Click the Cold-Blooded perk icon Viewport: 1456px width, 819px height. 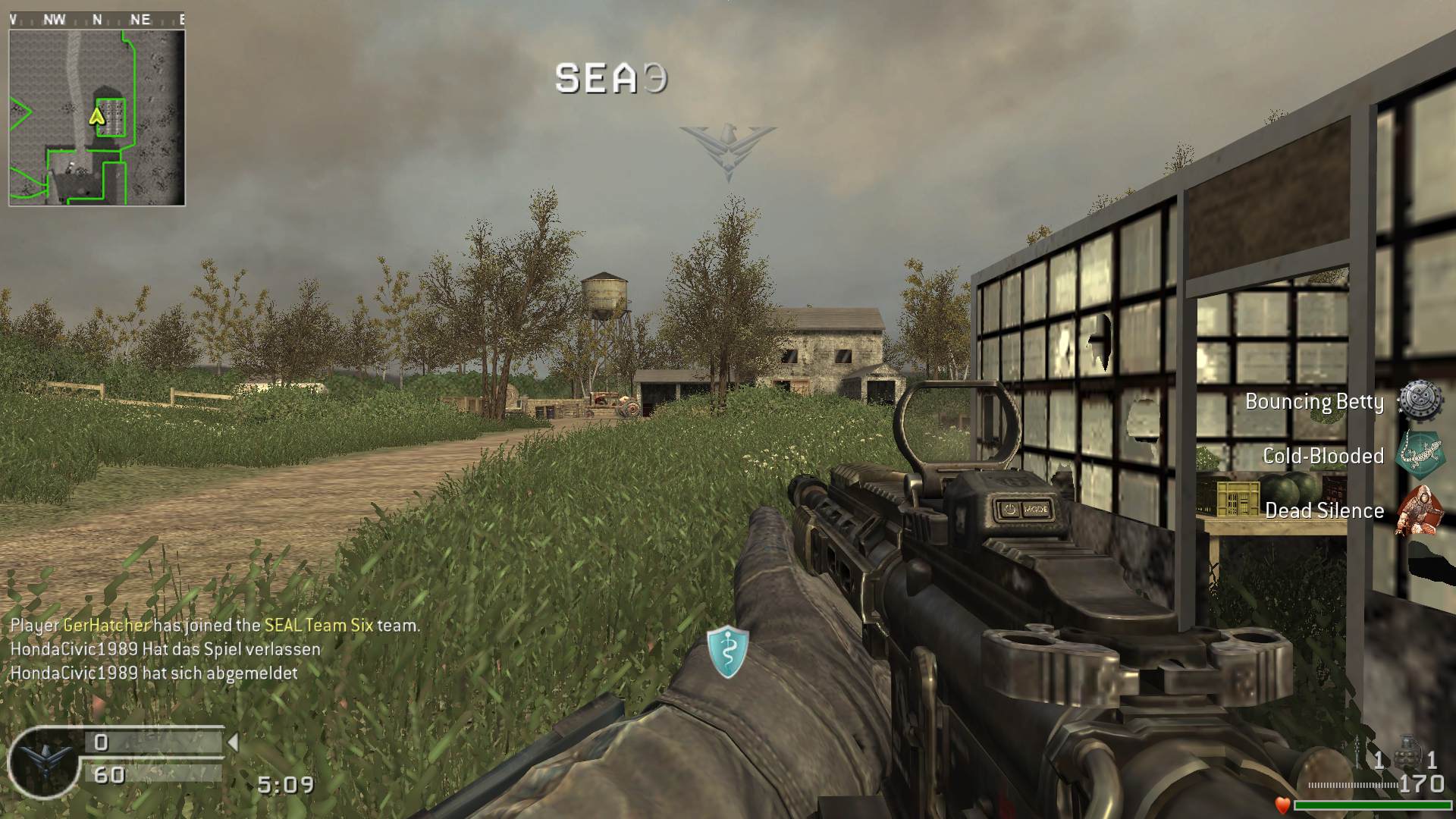click(1420, 455)
